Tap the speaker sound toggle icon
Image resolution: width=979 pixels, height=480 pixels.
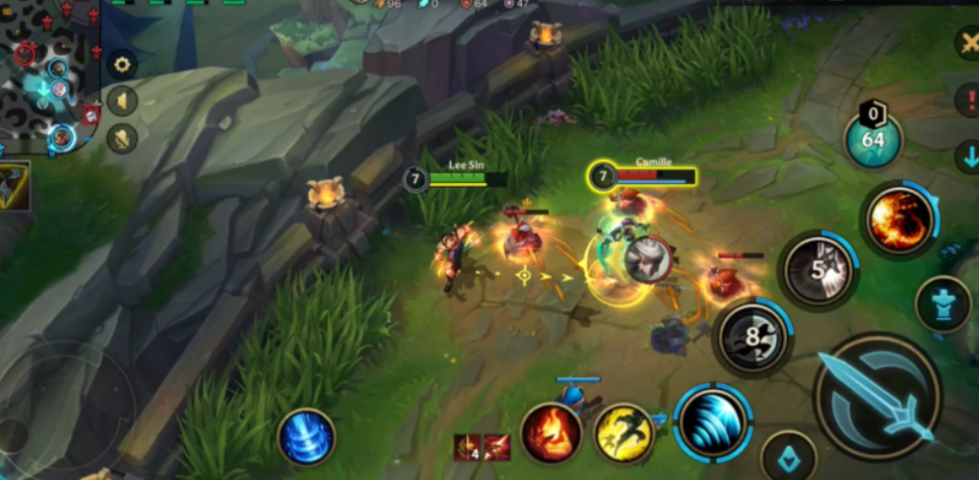(122, 101)
